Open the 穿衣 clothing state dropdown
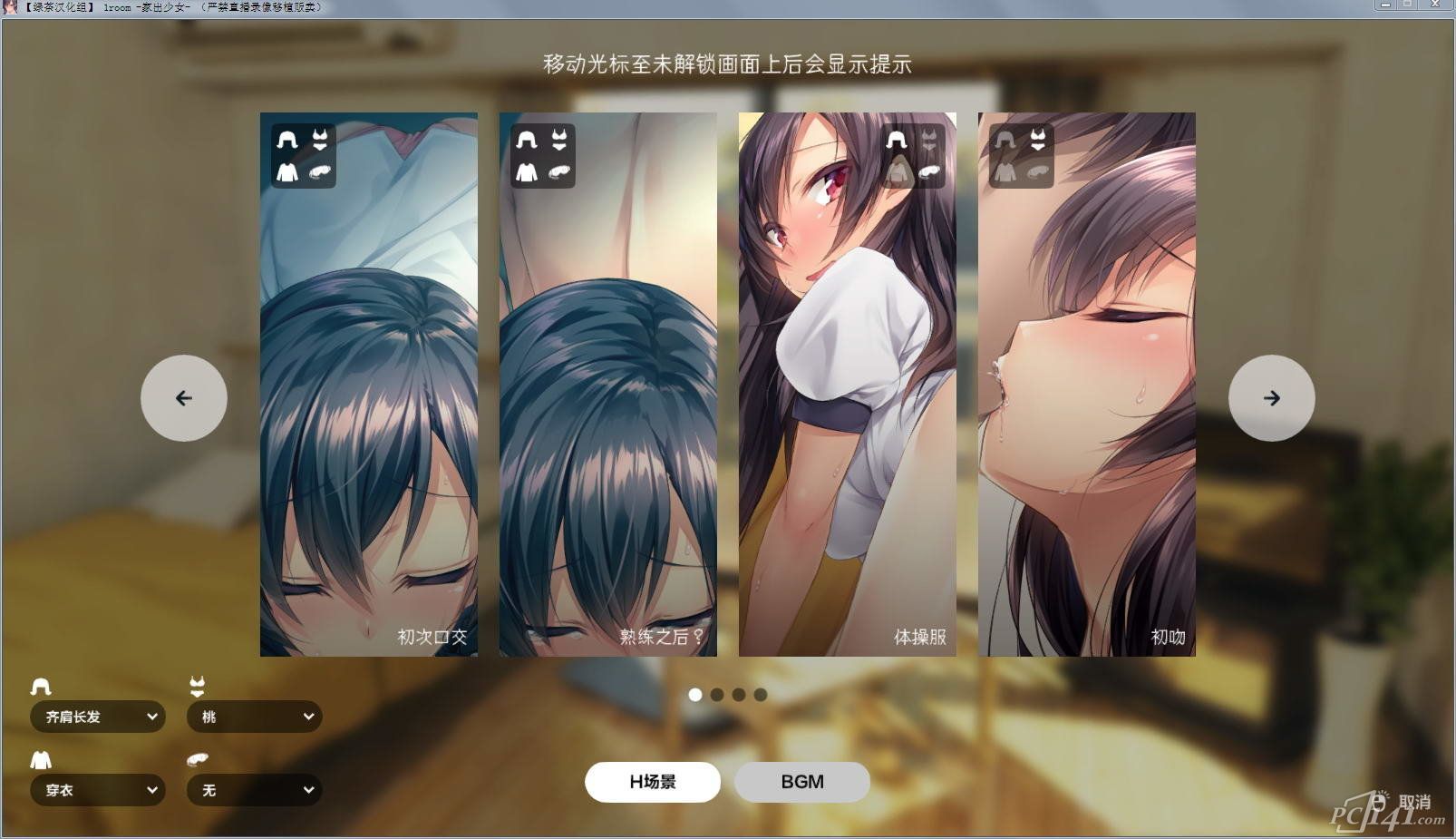The image size is (1456, 839). [97, 790]
